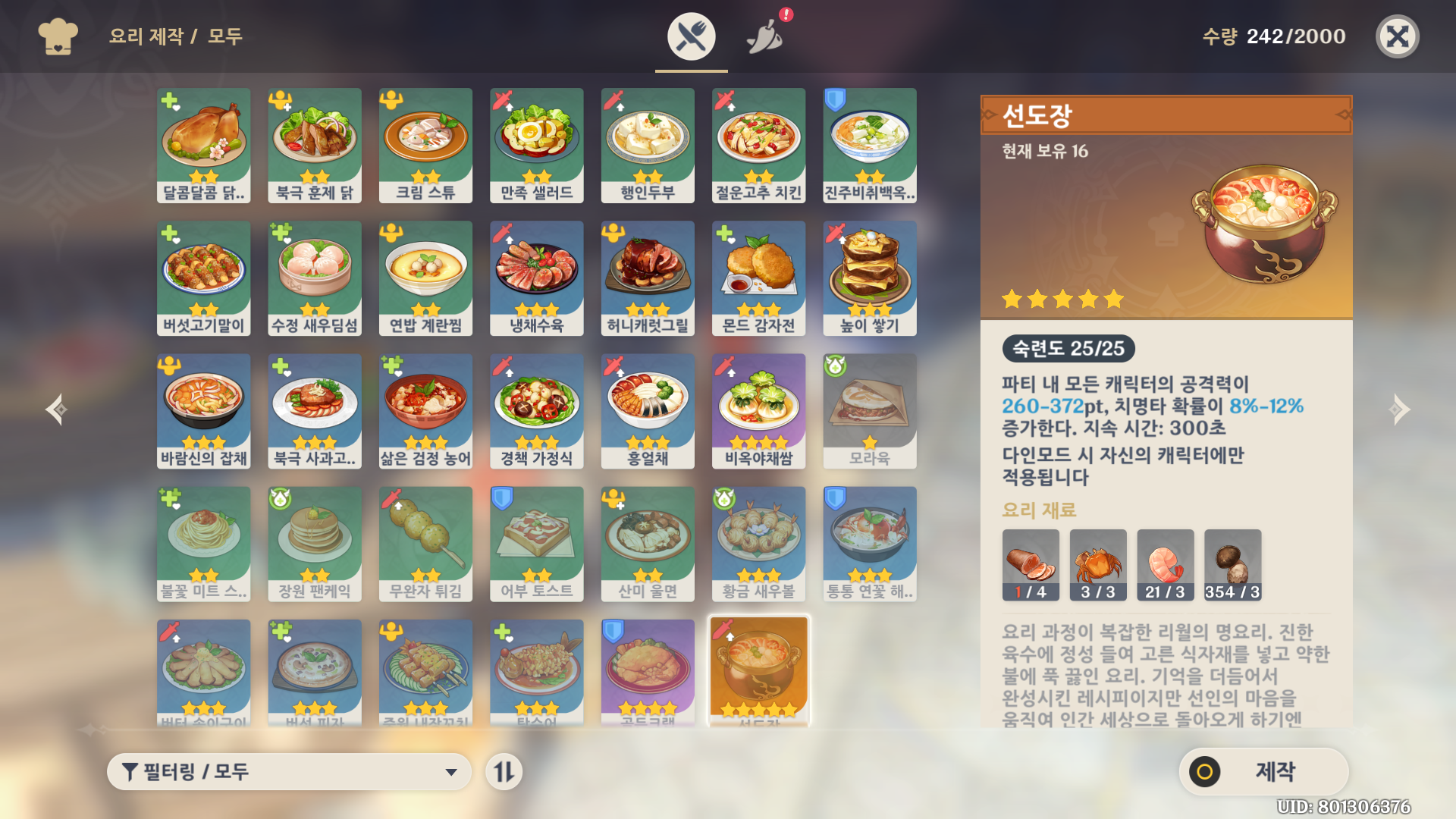Select the highlighted 선도장 recipe card
Viewport: 1456px width, 819px height.
tap(758, 667)
